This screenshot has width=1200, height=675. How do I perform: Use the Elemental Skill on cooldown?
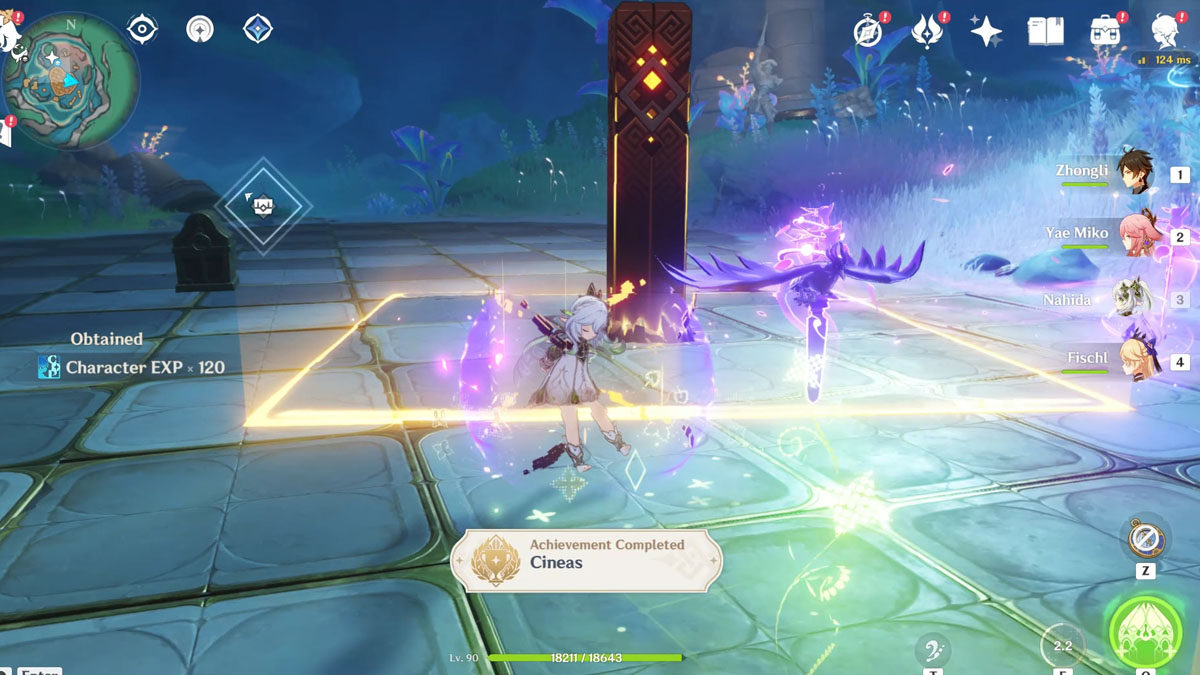pos(1062,646)
